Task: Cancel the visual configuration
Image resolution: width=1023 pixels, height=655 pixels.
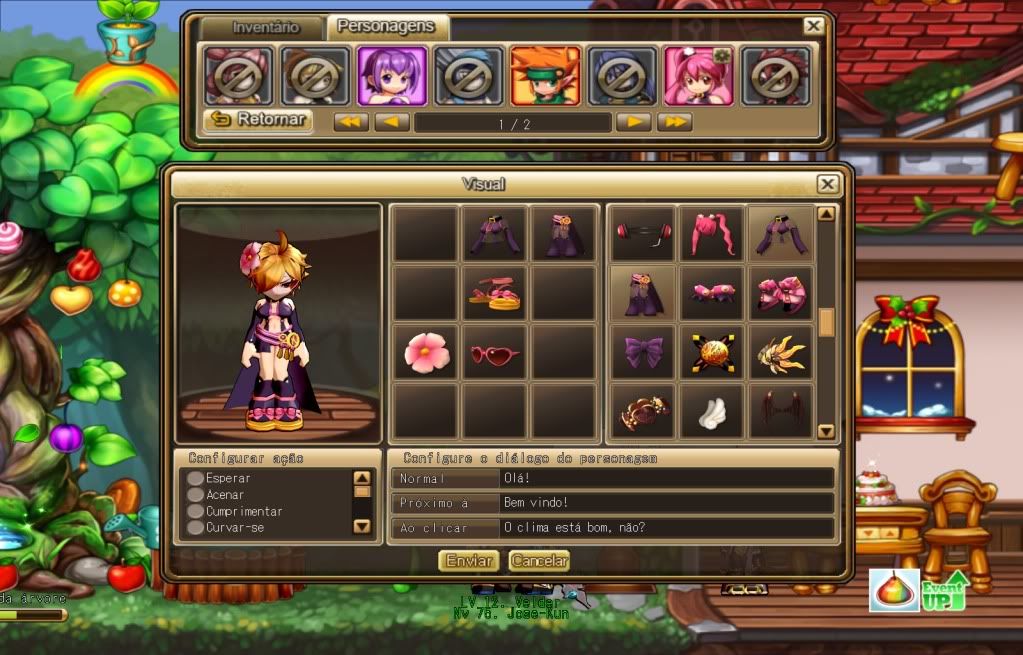Action: pos(539,561)
